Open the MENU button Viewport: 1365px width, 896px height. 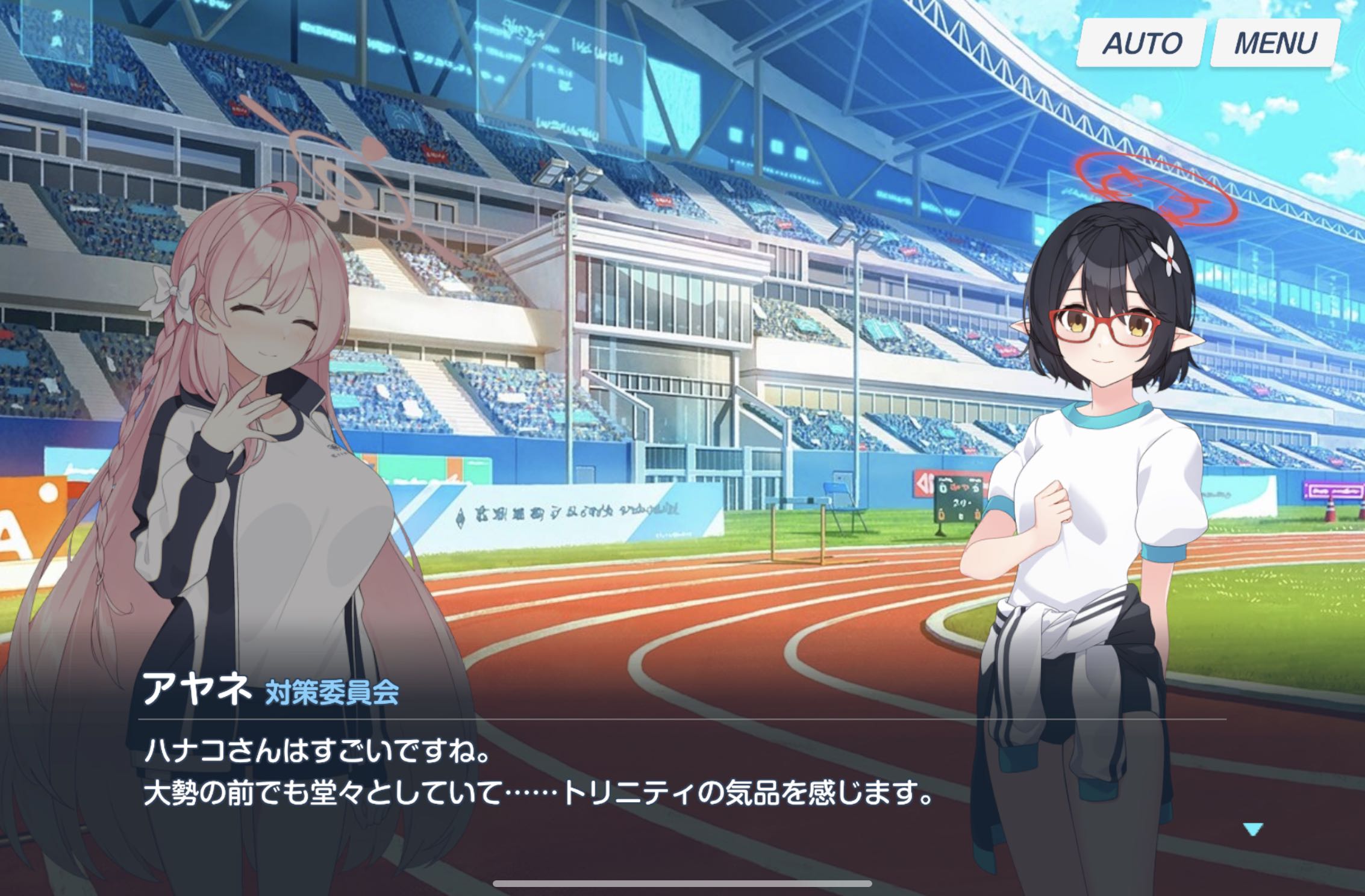pos(1275,43)
